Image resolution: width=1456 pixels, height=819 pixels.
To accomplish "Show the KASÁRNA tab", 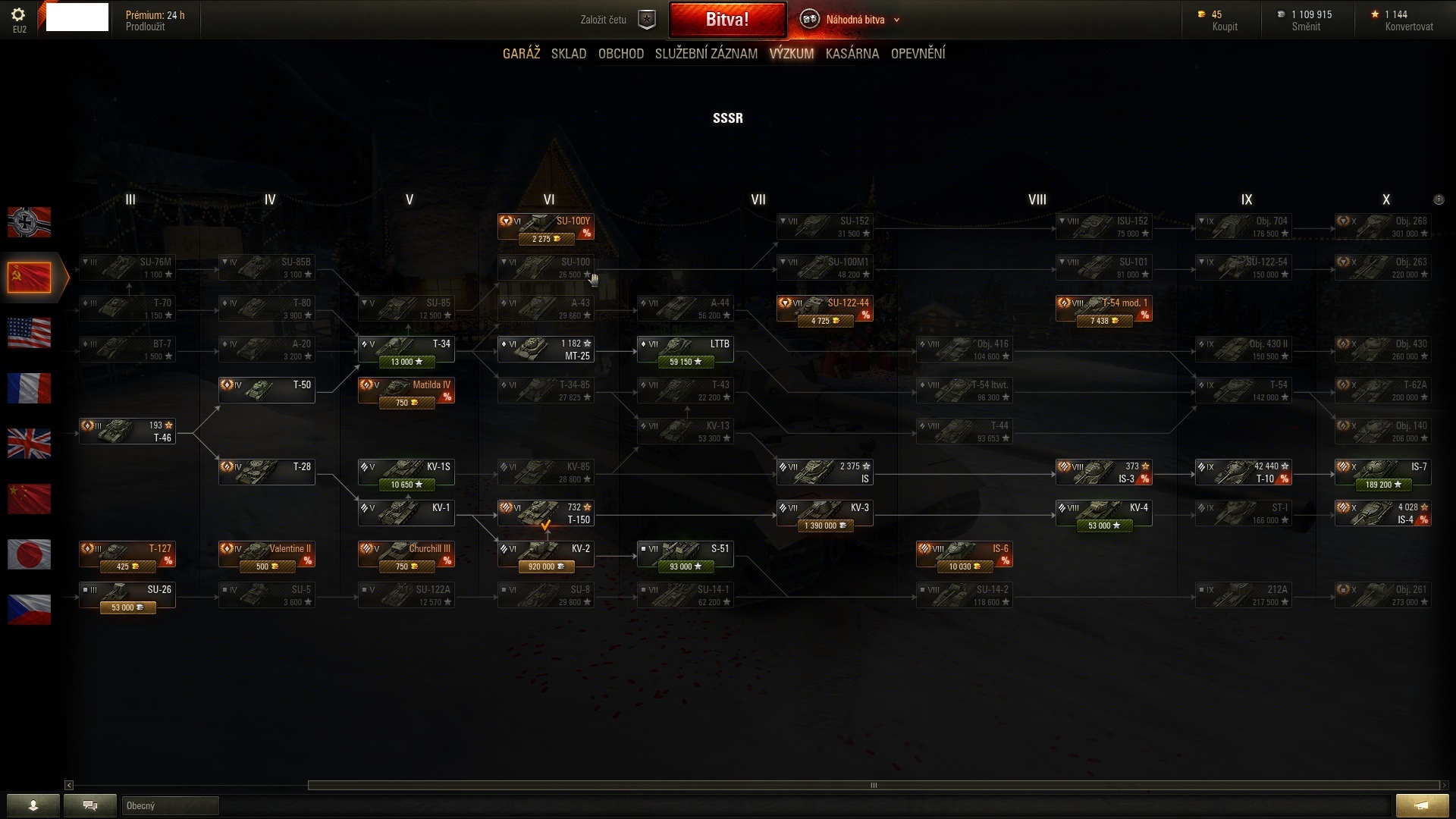I will 852,54.
